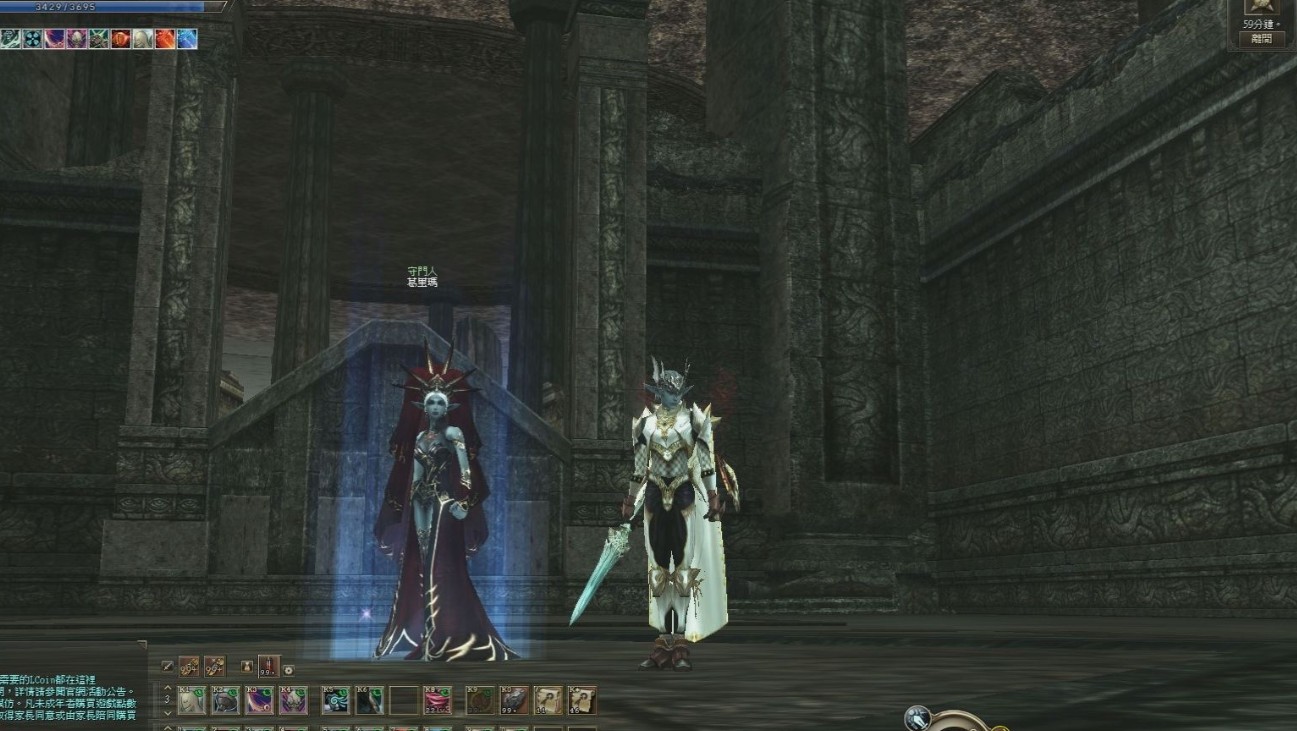Use the red potion with 99 count

(x=269, y=666)
